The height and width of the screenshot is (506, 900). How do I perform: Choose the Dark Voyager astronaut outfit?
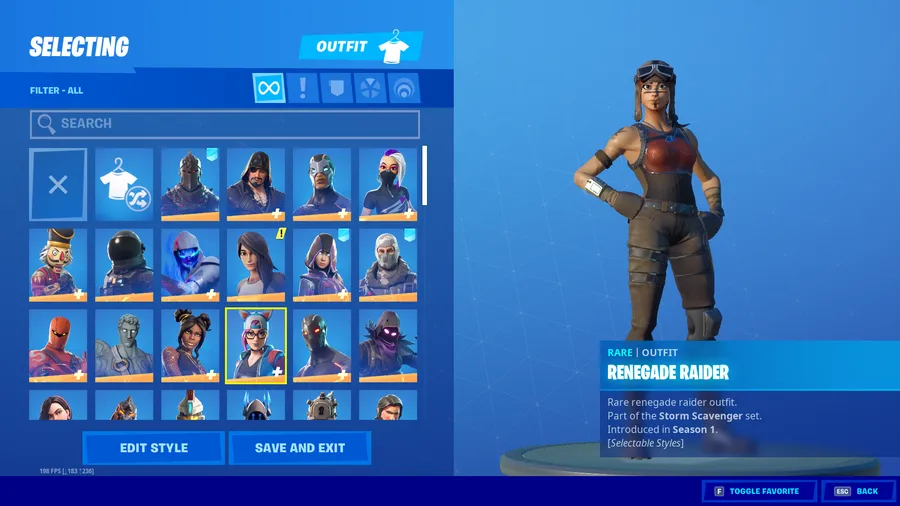click(x=124, y=264)
